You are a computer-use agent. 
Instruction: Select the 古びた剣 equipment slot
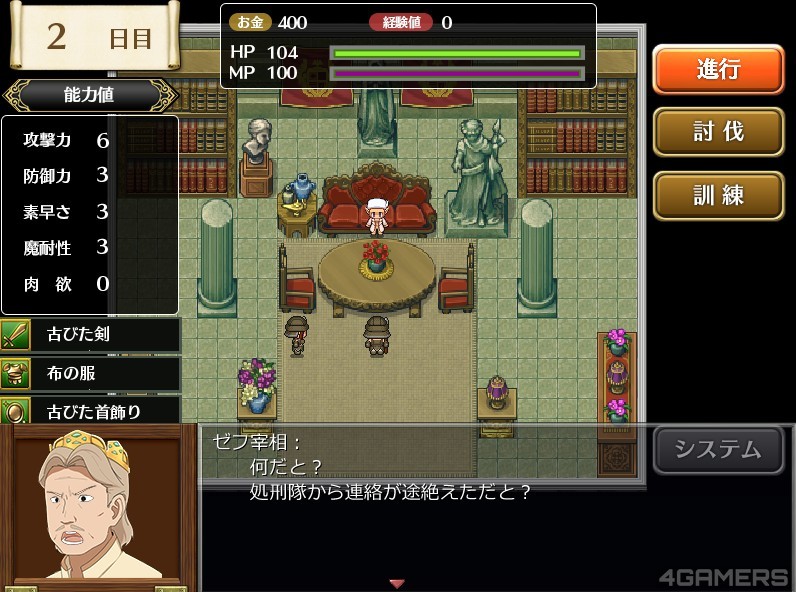tap(91, 335)
